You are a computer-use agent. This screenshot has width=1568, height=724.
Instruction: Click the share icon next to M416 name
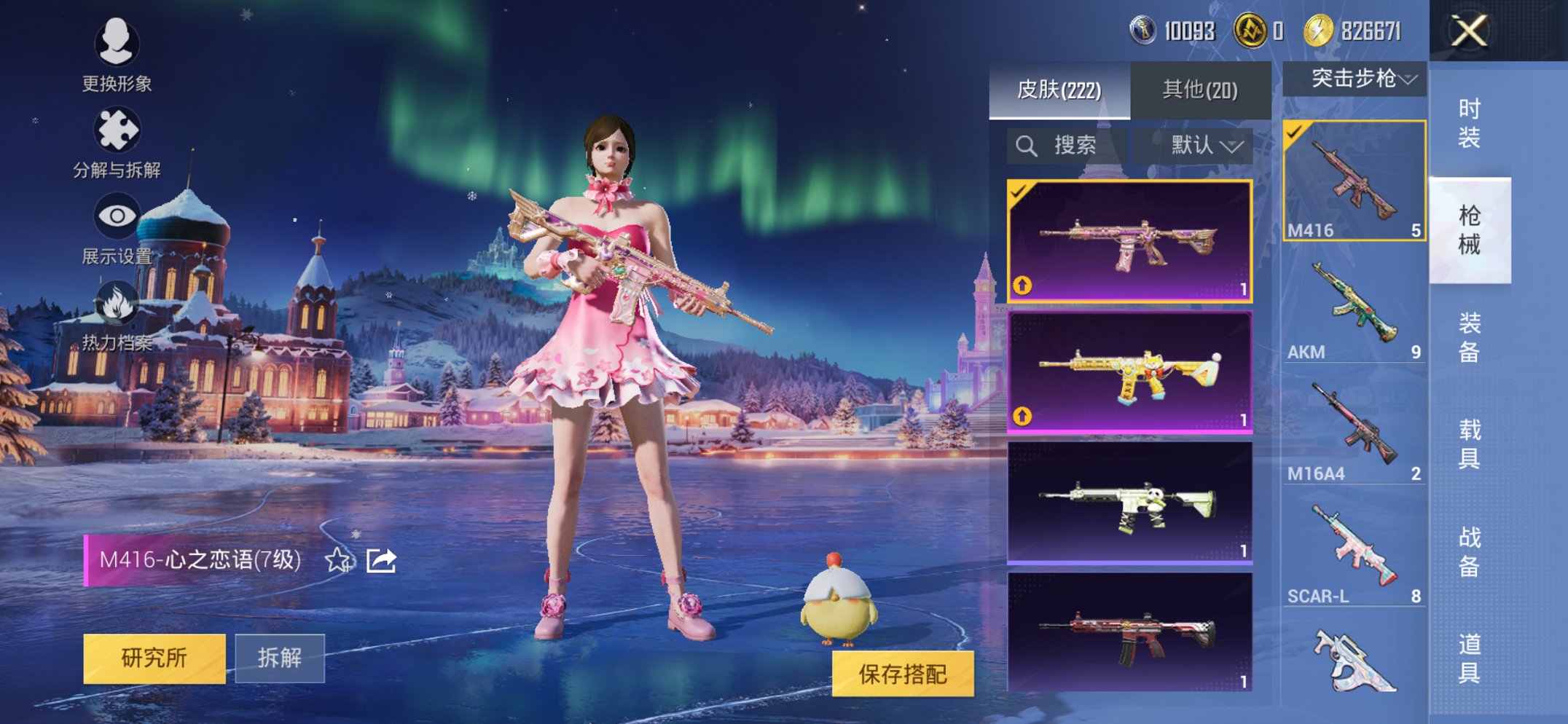[x=381, y=562]
